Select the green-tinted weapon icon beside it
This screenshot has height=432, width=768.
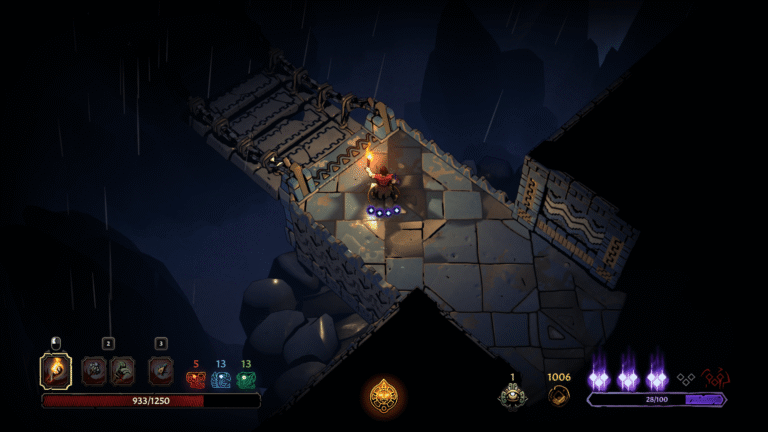point(122,371)
